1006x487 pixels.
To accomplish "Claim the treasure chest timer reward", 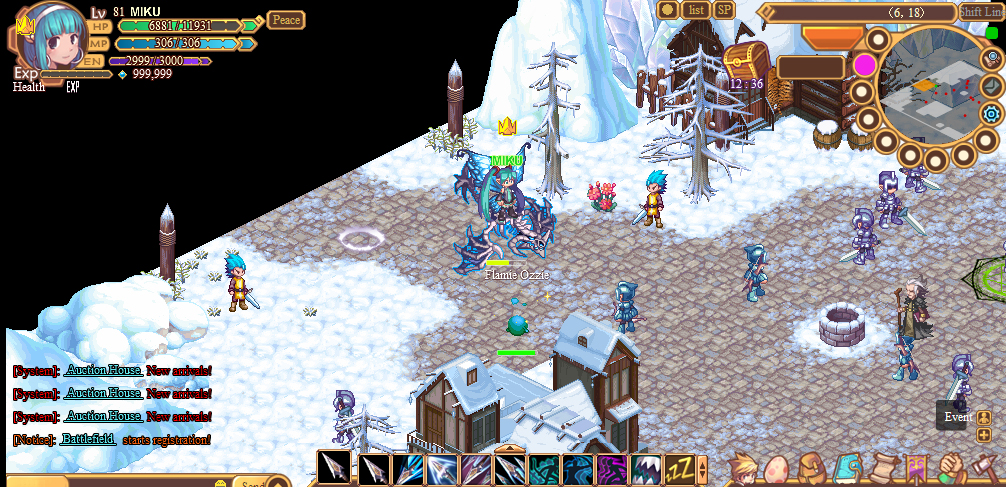I will coord(745,61).
